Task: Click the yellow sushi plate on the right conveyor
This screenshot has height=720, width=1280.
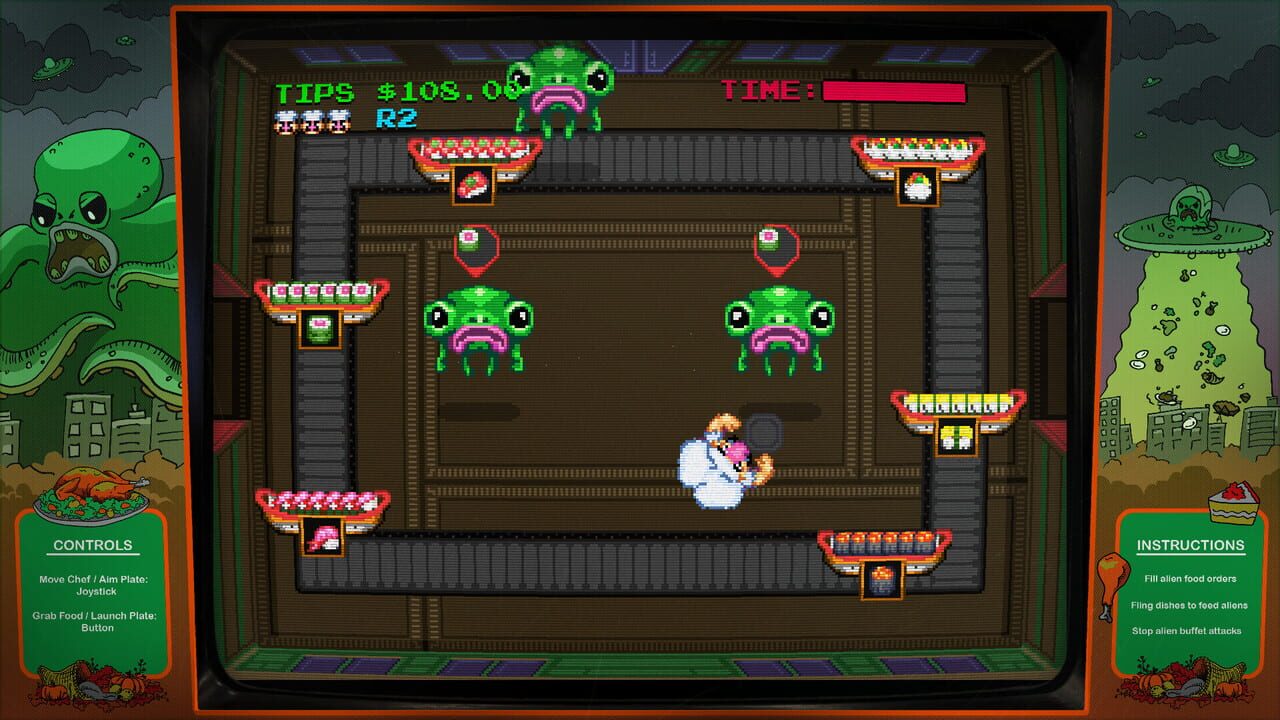Action: [x=950, y=410]
